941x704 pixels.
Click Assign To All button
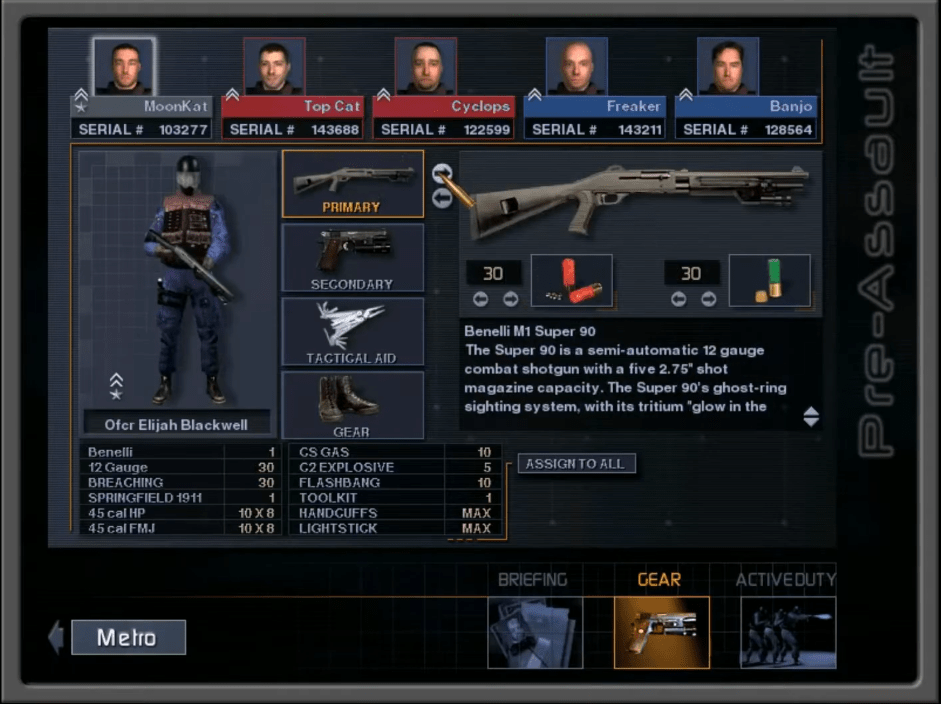point(576,464)
